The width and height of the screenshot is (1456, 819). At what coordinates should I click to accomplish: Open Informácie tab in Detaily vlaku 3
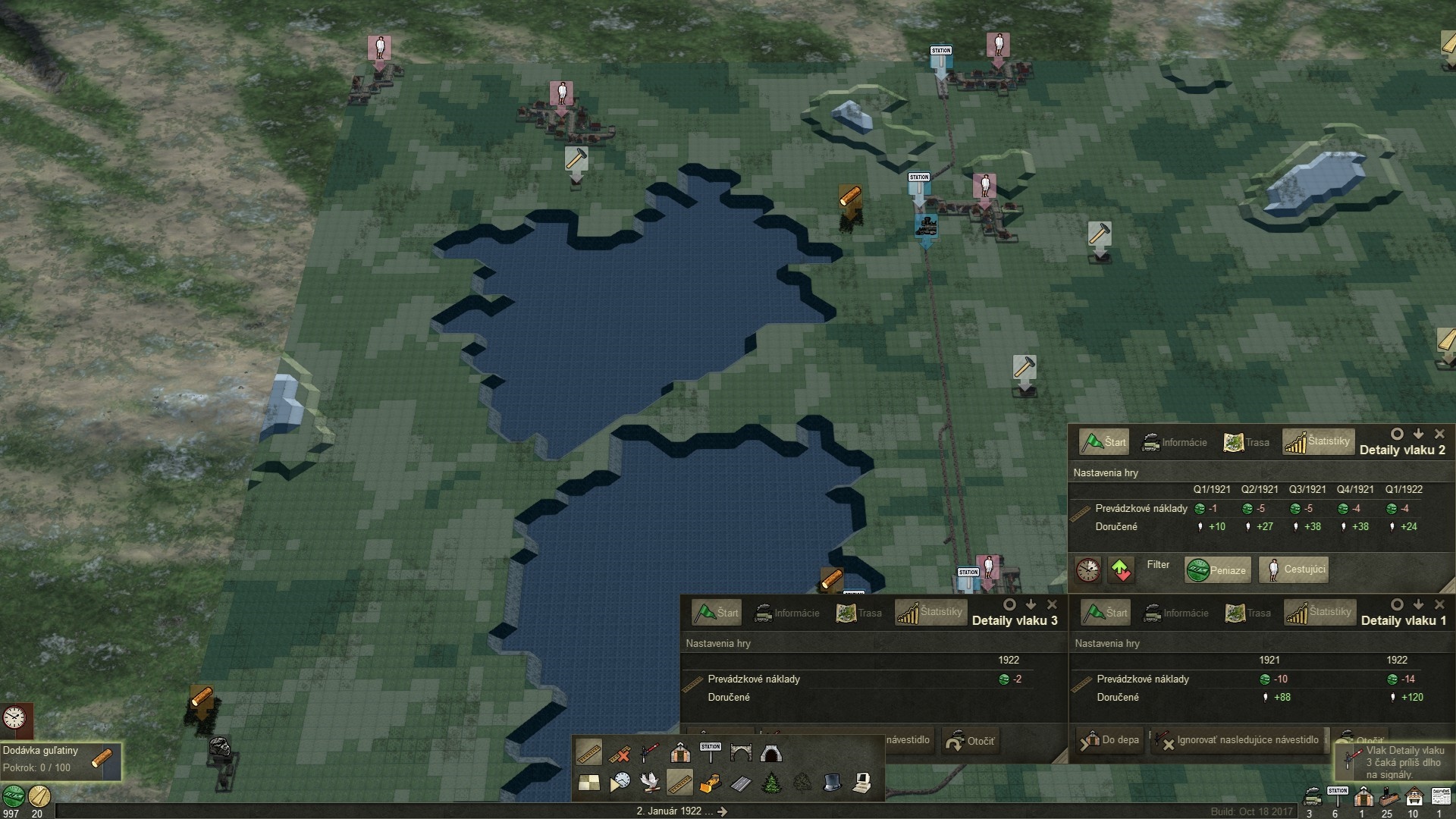[787, 613]
